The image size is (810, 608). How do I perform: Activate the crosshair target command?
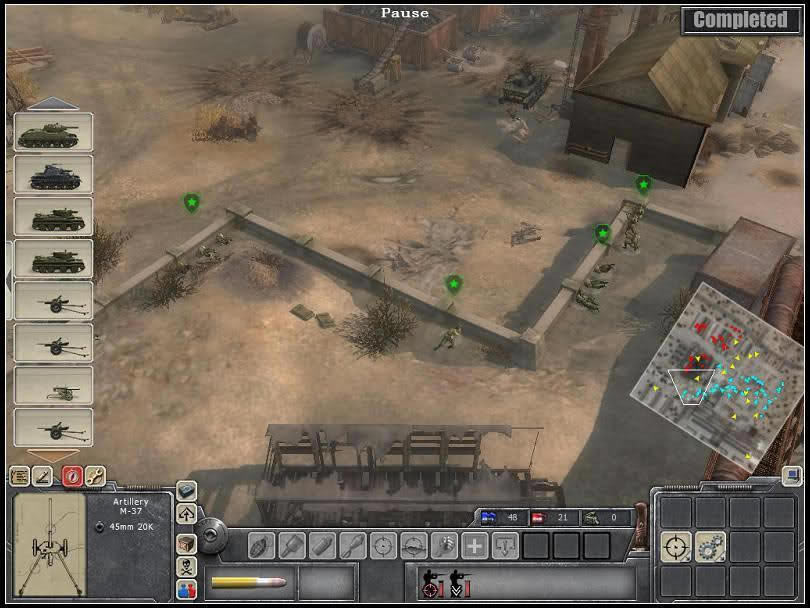677,546
